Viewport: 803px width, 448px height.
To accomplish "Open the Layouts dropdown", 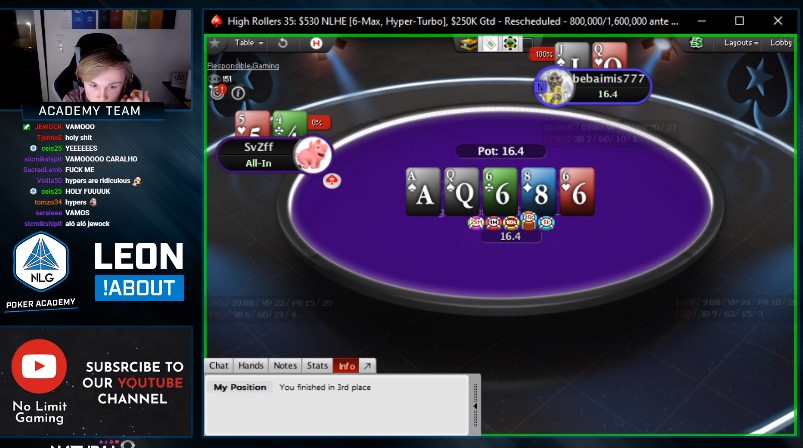I will (x=741, y=43).
